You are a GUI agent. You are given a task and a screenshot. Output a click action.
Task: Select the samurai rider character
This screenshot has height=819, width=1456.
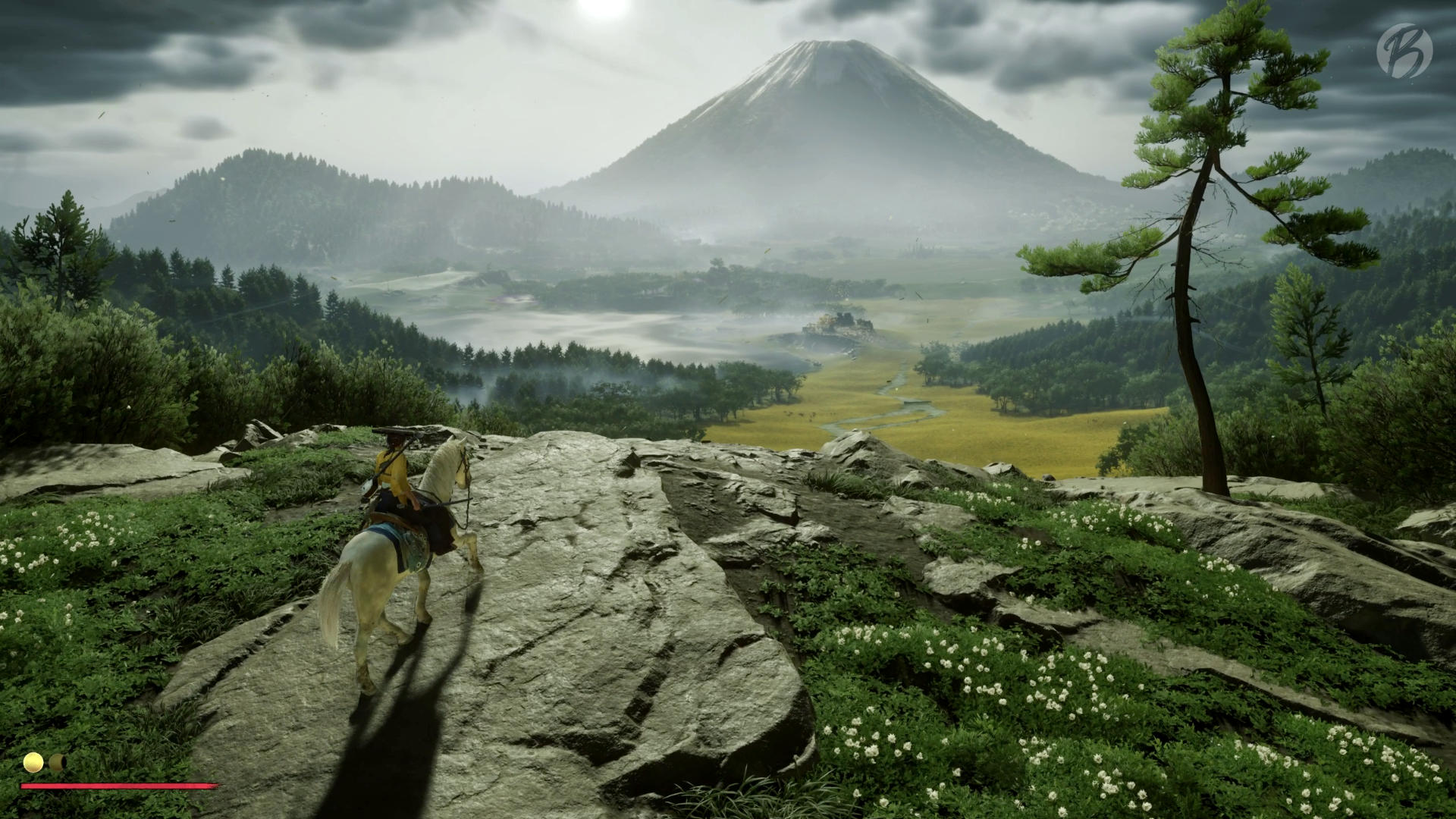pos(394,466)
